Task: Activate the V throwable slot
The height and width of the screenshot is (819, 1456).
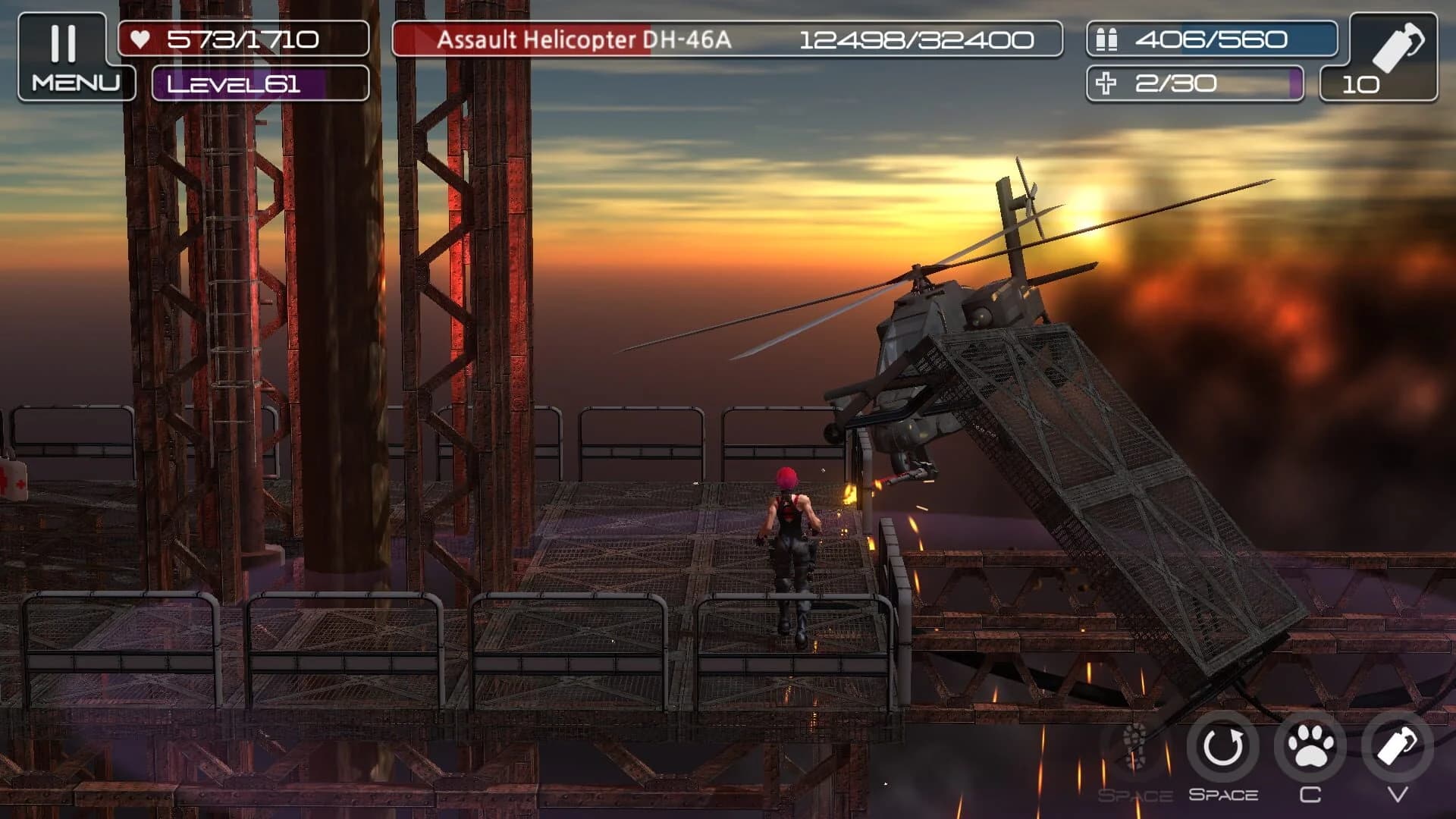Action: click(1395, 746)
